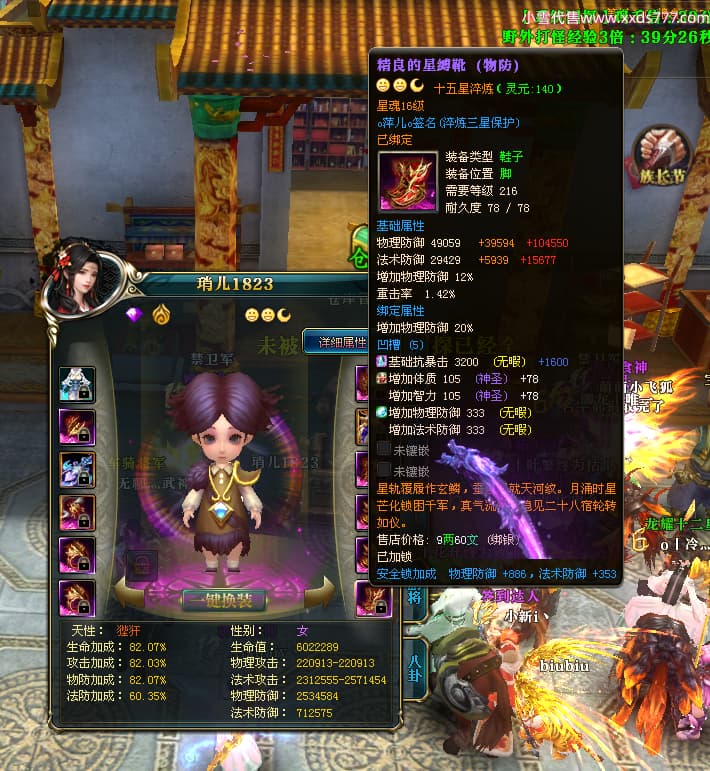
Task: Click the 一键换装 one-click outfit button
Action: (x=223, y=600)
